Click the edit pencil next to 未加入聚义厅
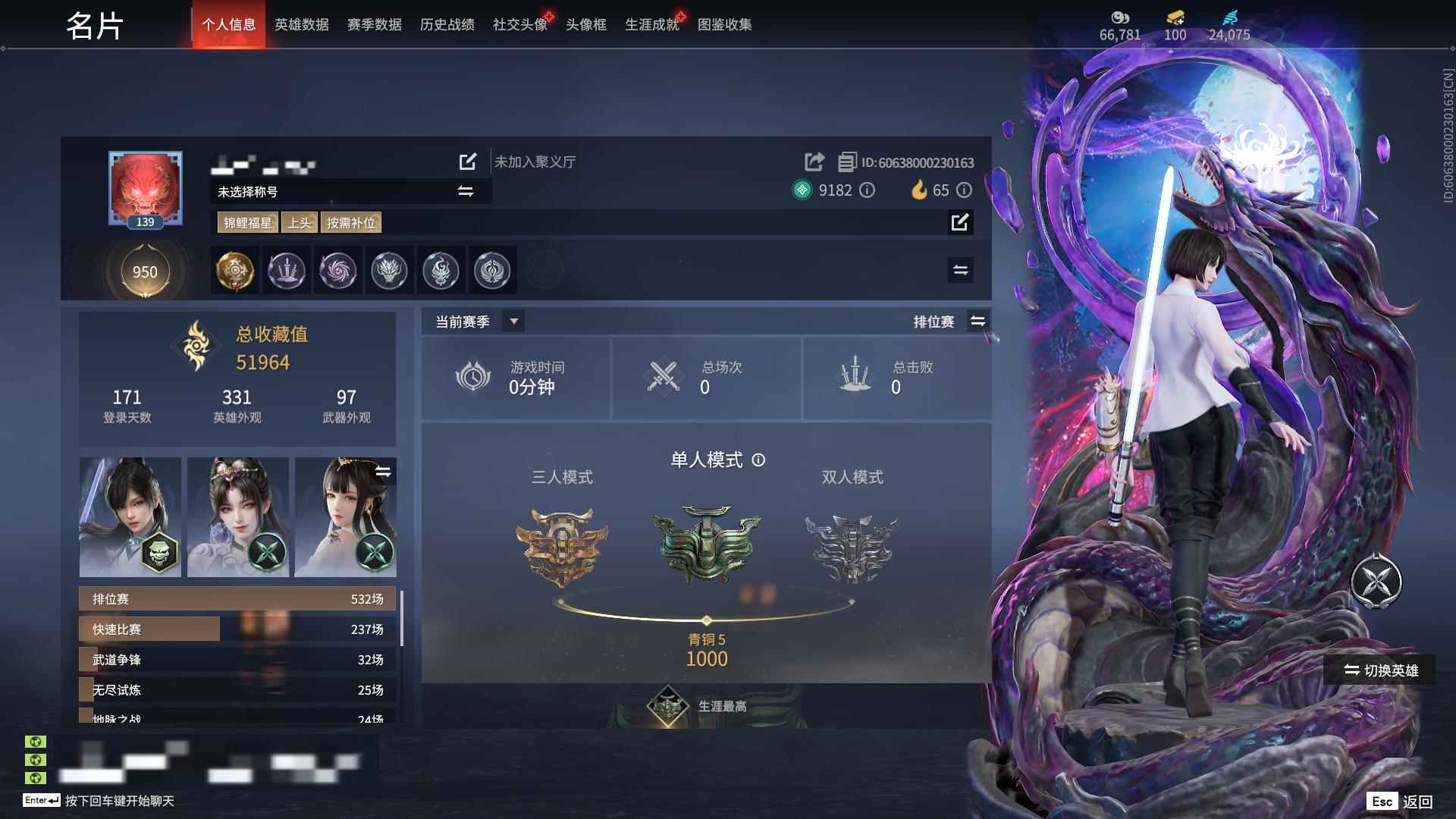Image resolution: width=1456 pixels, height=819 pixels. [x=467, y=162]
